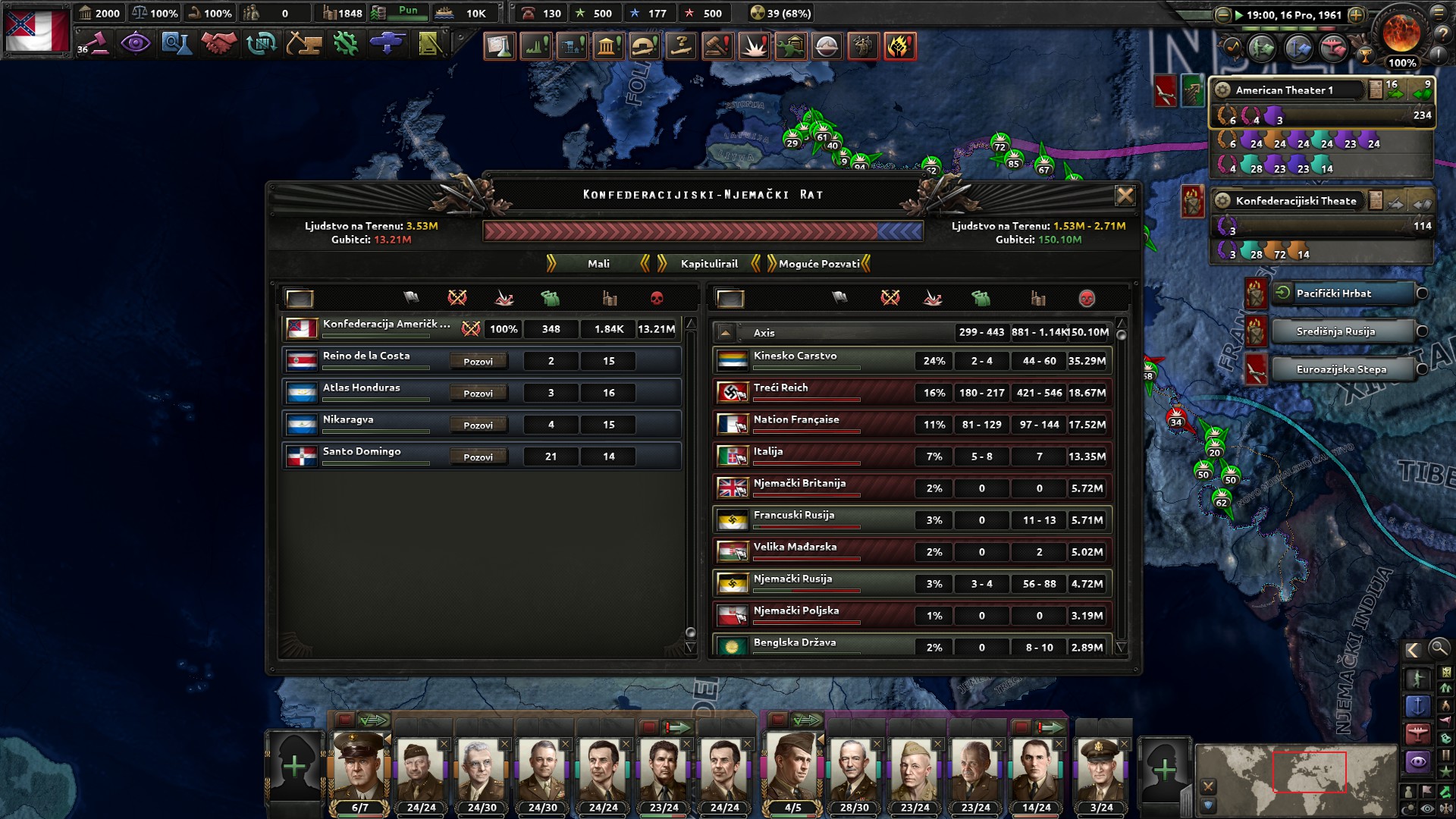Click Pozovi next to Nikaragva

point(479,425)
